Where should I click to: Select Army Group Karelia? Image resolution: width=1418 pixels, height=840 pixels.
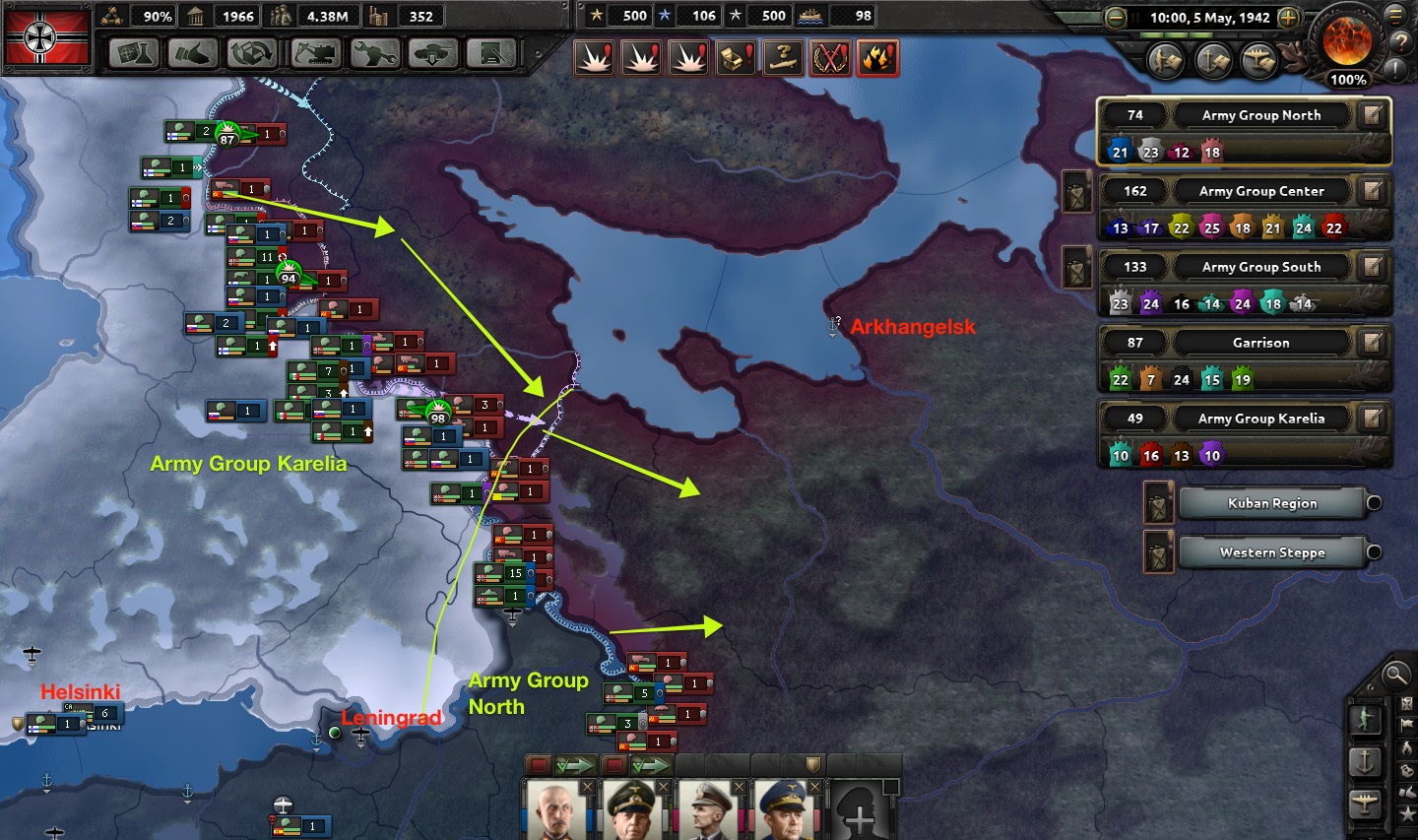click(x=1260, y=419)
